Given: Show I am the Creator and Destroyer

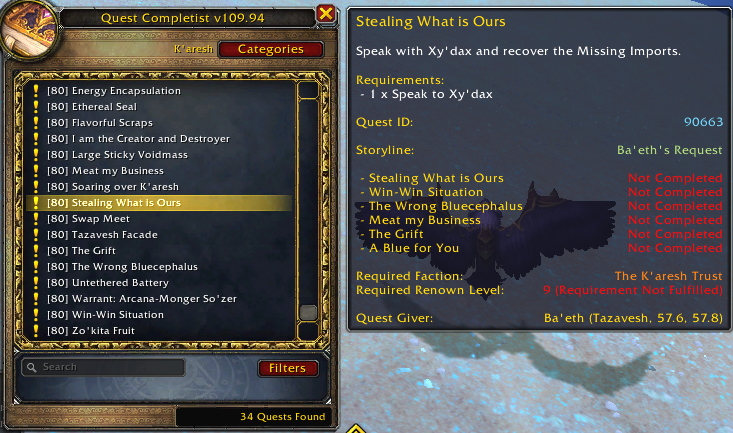Looking at the screenshot, I should click(151, 139).
